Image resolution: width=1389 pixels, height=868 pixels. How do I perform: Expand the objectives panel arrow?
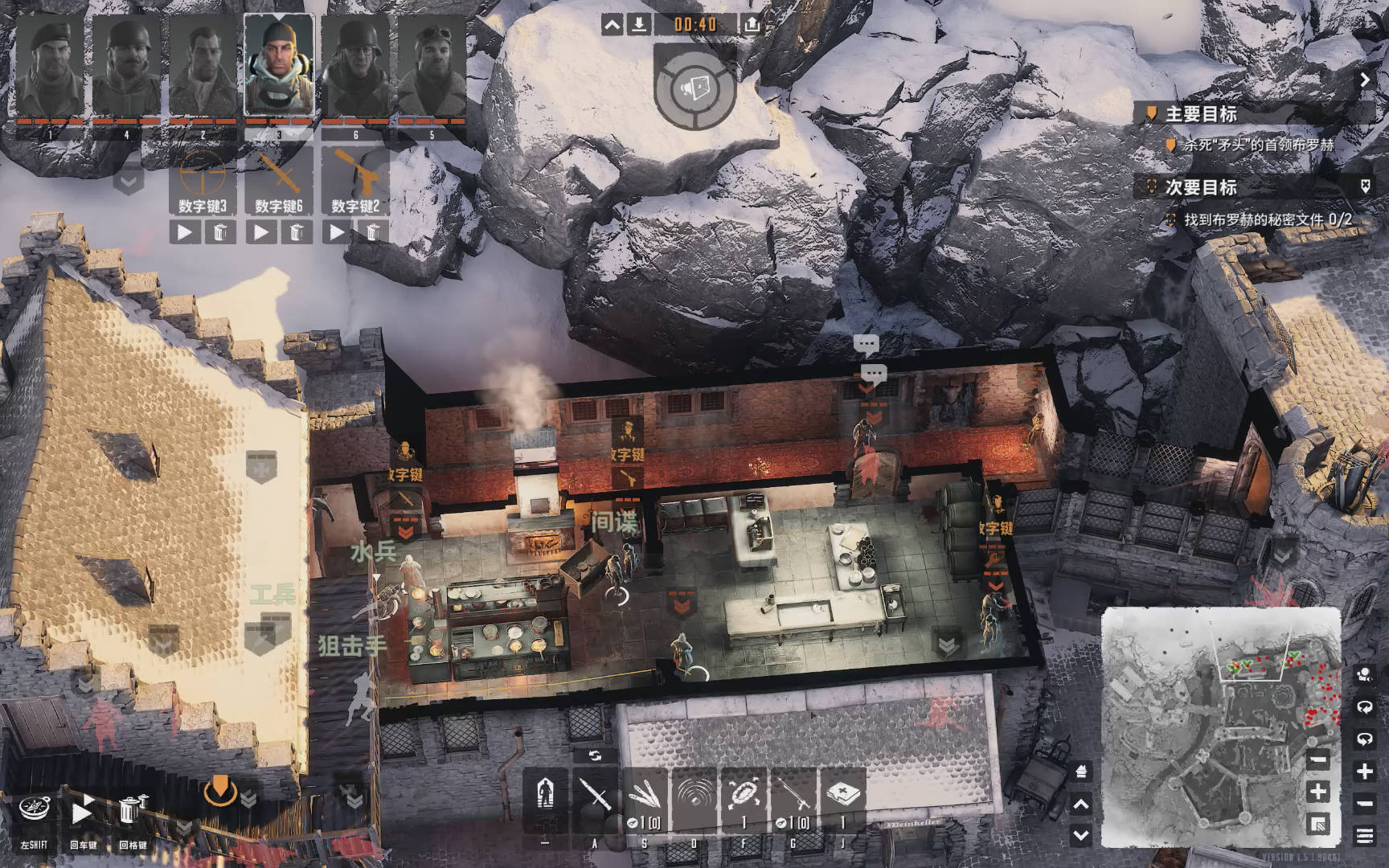click(x=1365, y=80)
